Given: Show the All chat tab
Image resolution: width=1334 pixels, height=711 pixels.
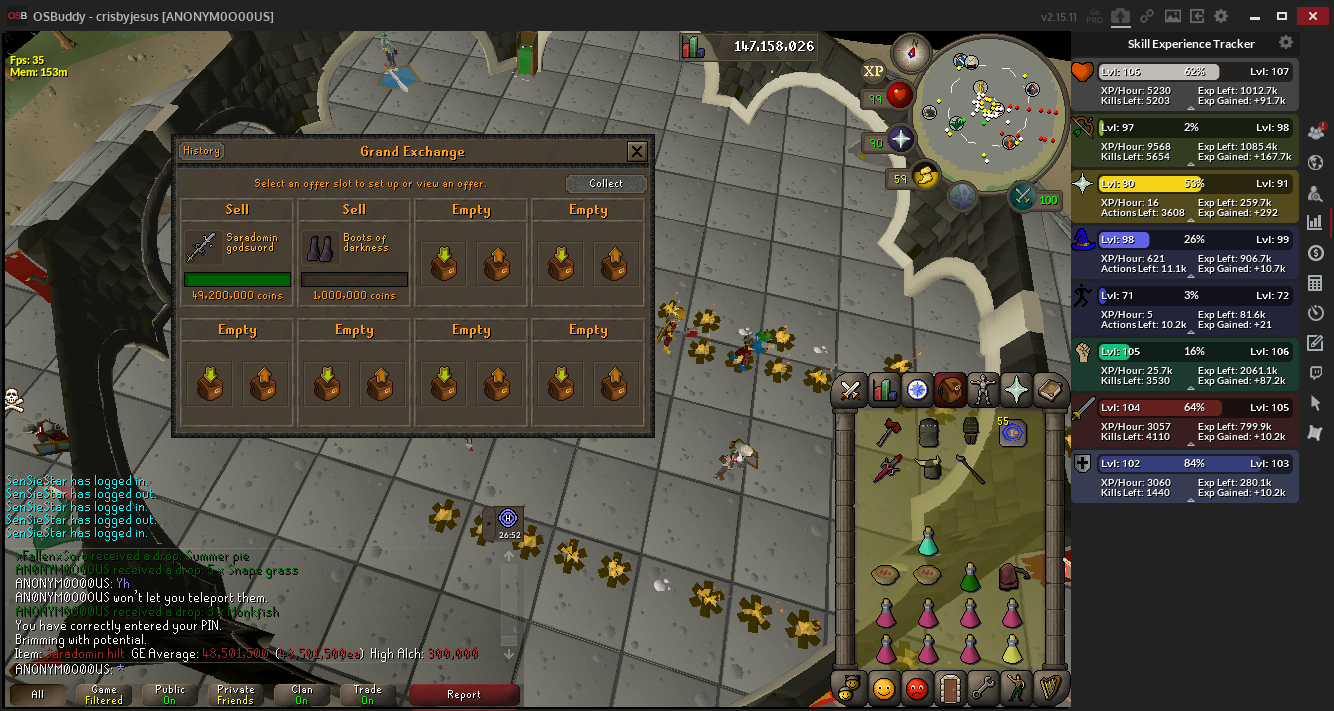Looking at the screenshot, I should pyautogui.click(x=37, y=694).
